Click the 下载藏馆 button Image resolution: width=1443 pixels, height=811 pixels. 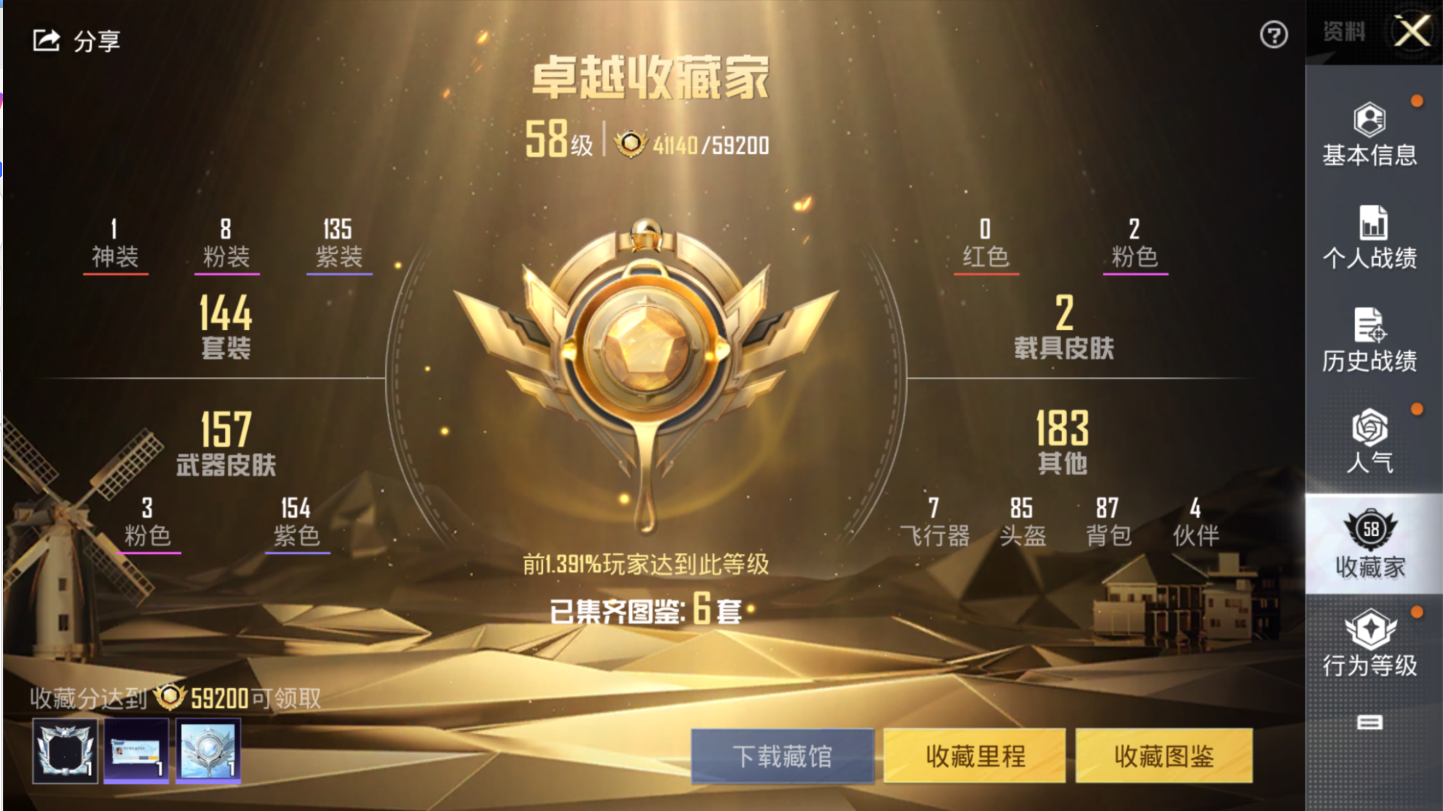point(782,756)
